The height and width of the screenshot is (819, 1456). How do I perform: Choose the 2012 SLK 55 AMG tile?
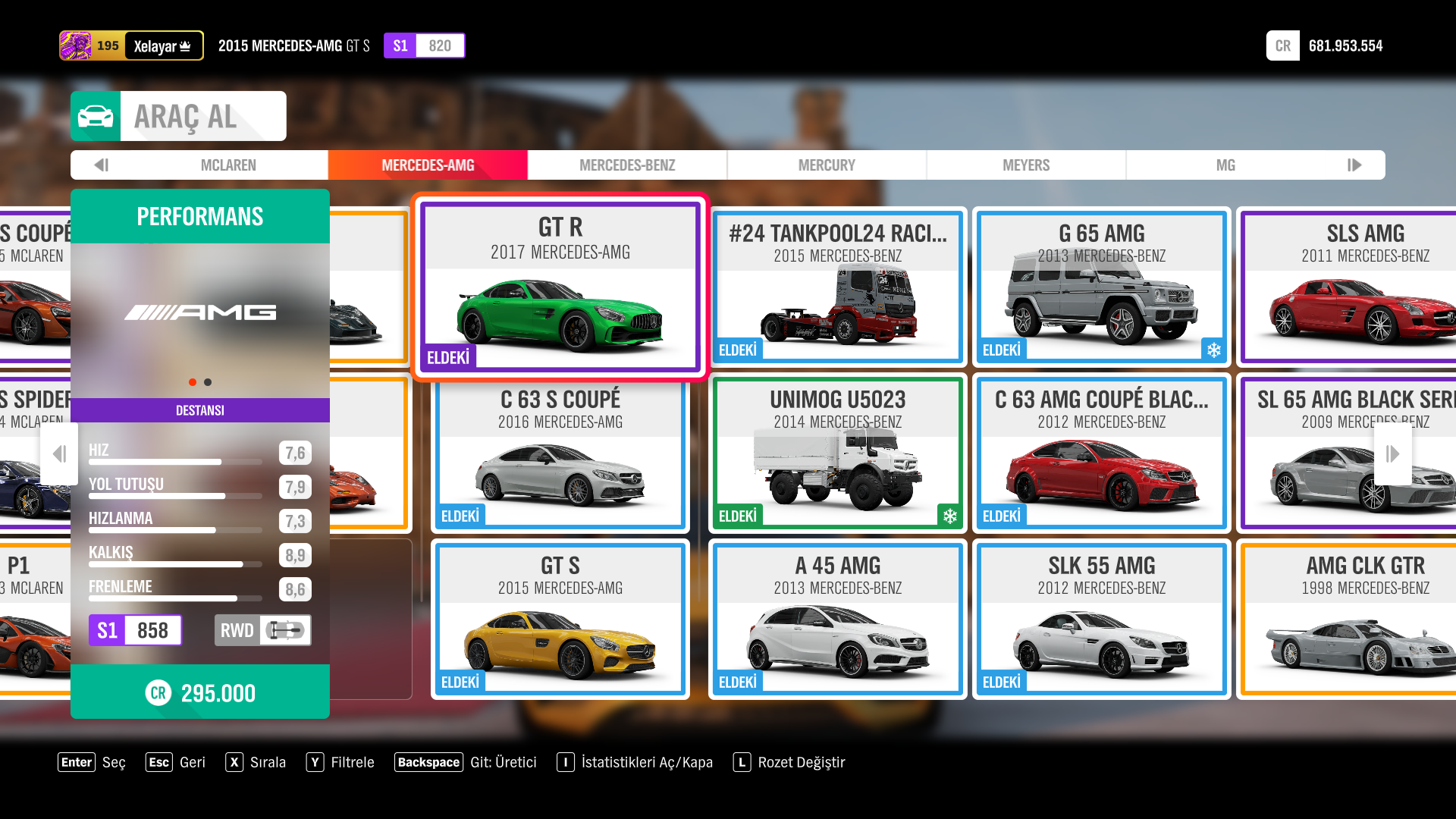point(1101,620)
